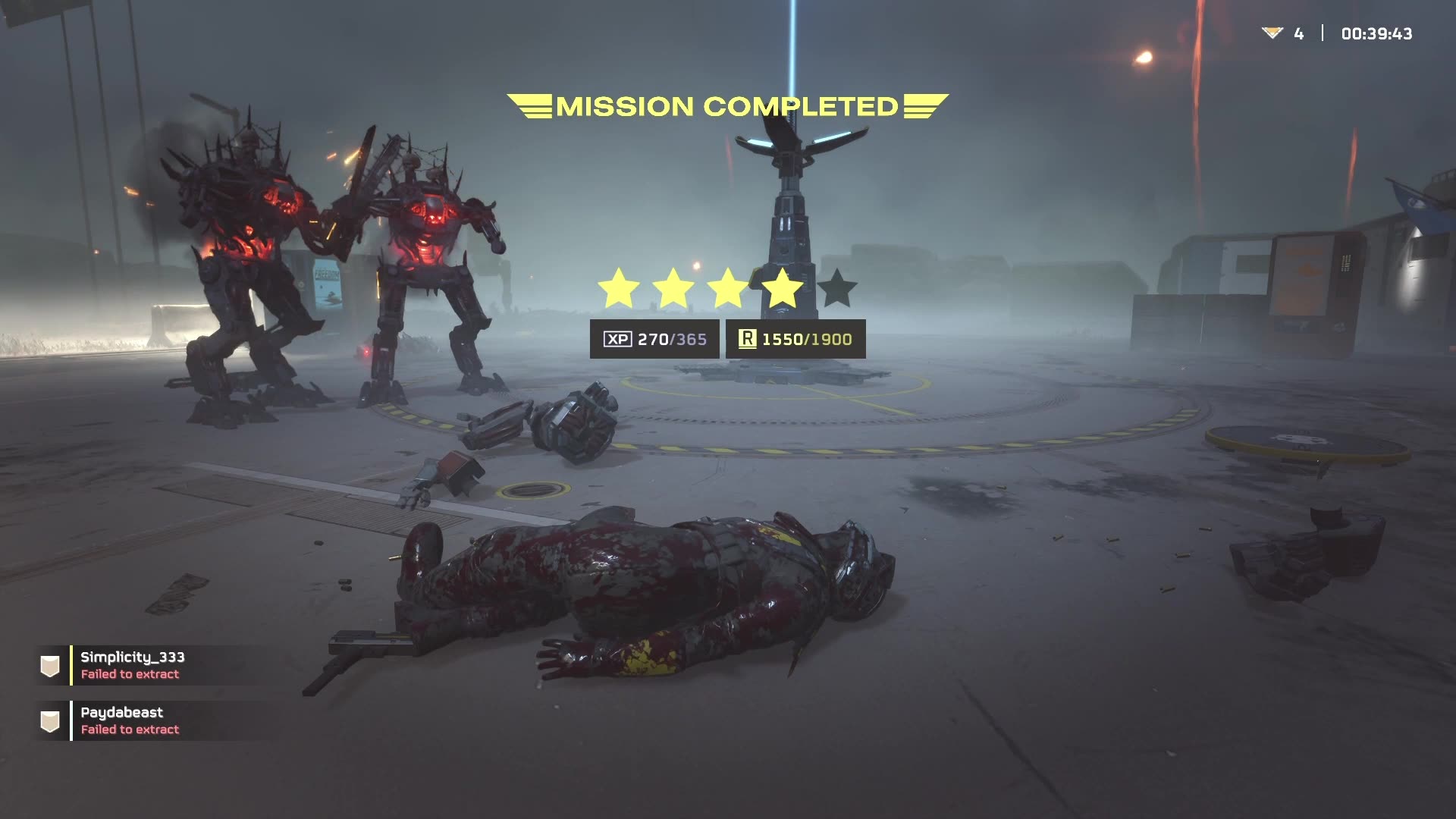Click the Requisition progress 1550/1900
This screenshot has width=1456, height=819.
click(x=806, y=339)
